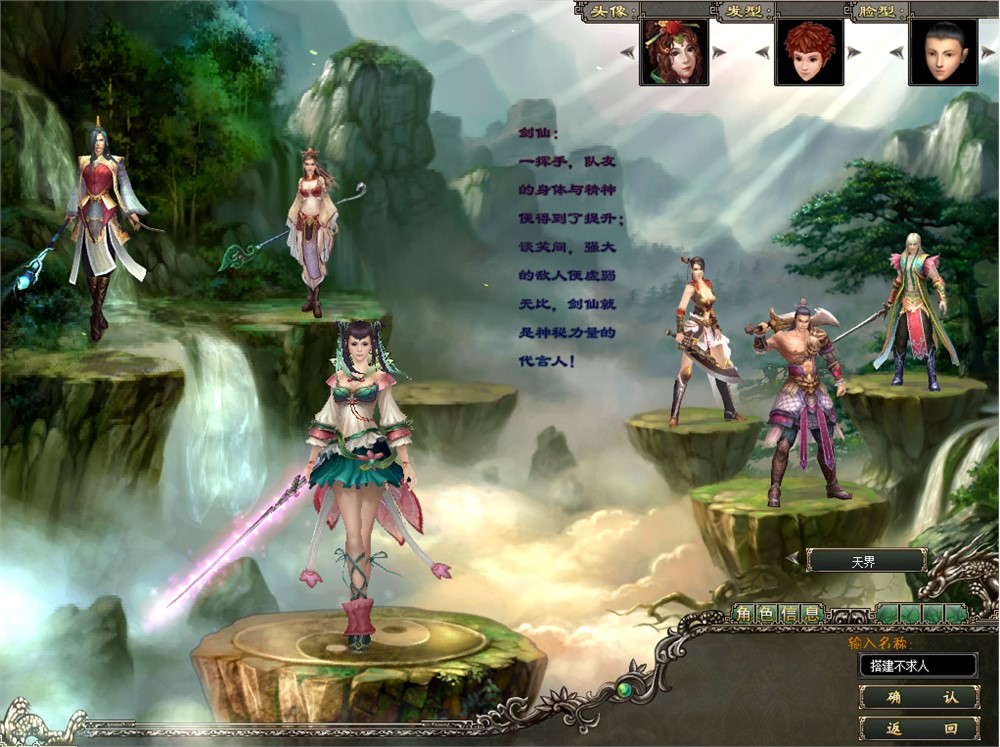This screenshot has height=747, width=1000.
Task: Cycle to the next 发型 hairstyle
Action: pyautogui.click(x=854, y=52)
